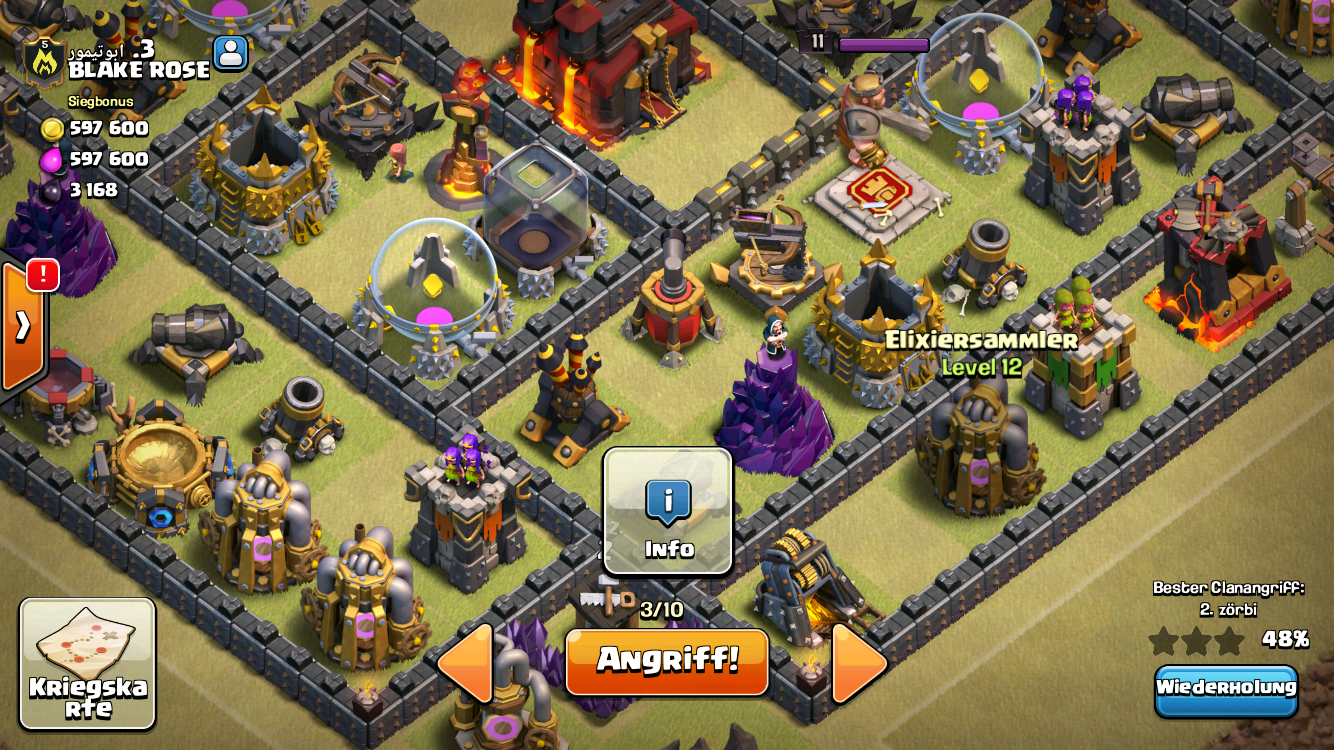
Task: Open the Kriegskarte war map
Action: tap(88, 664)
